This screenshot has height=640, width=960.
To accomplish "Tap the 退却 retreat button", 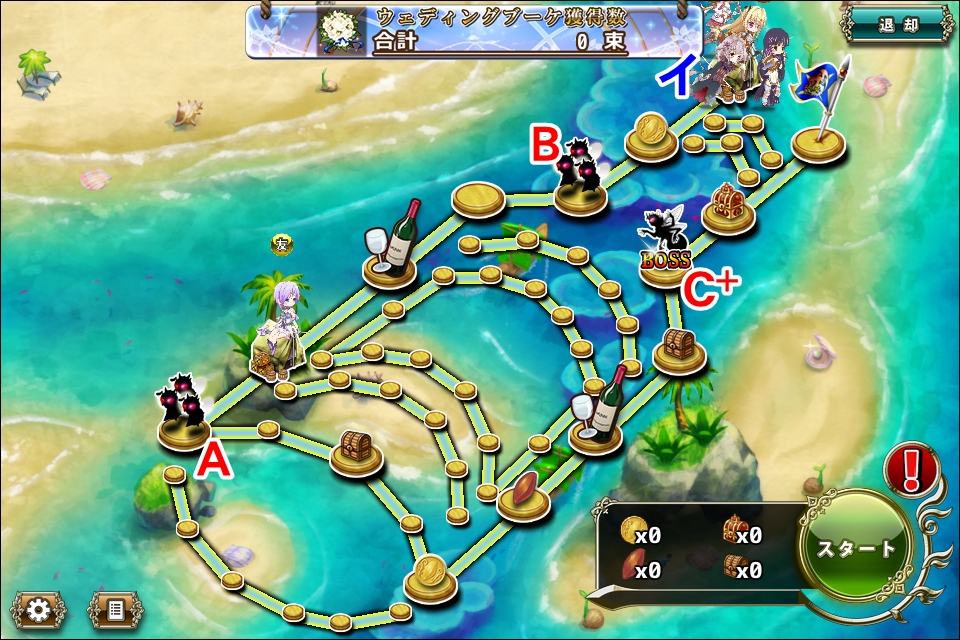I will tap(896, 25).
